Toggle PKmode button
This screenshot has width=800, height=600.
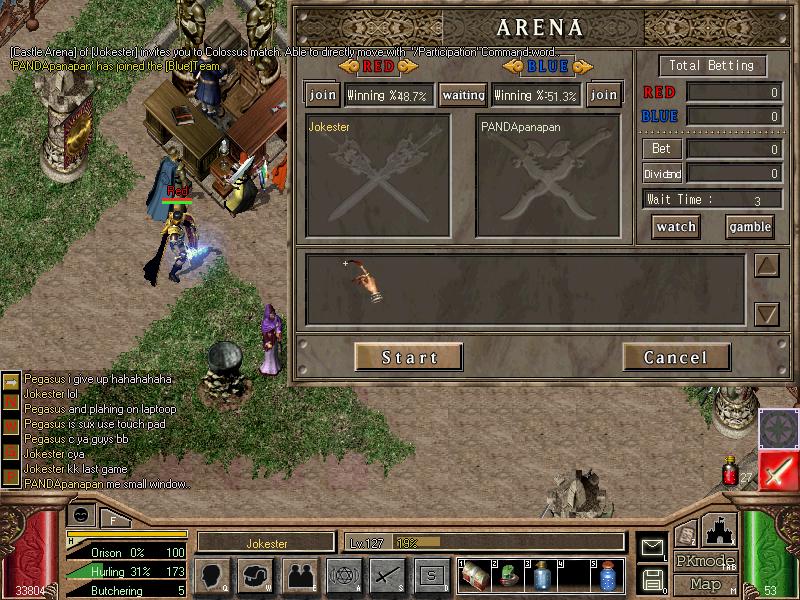point(705,561)
